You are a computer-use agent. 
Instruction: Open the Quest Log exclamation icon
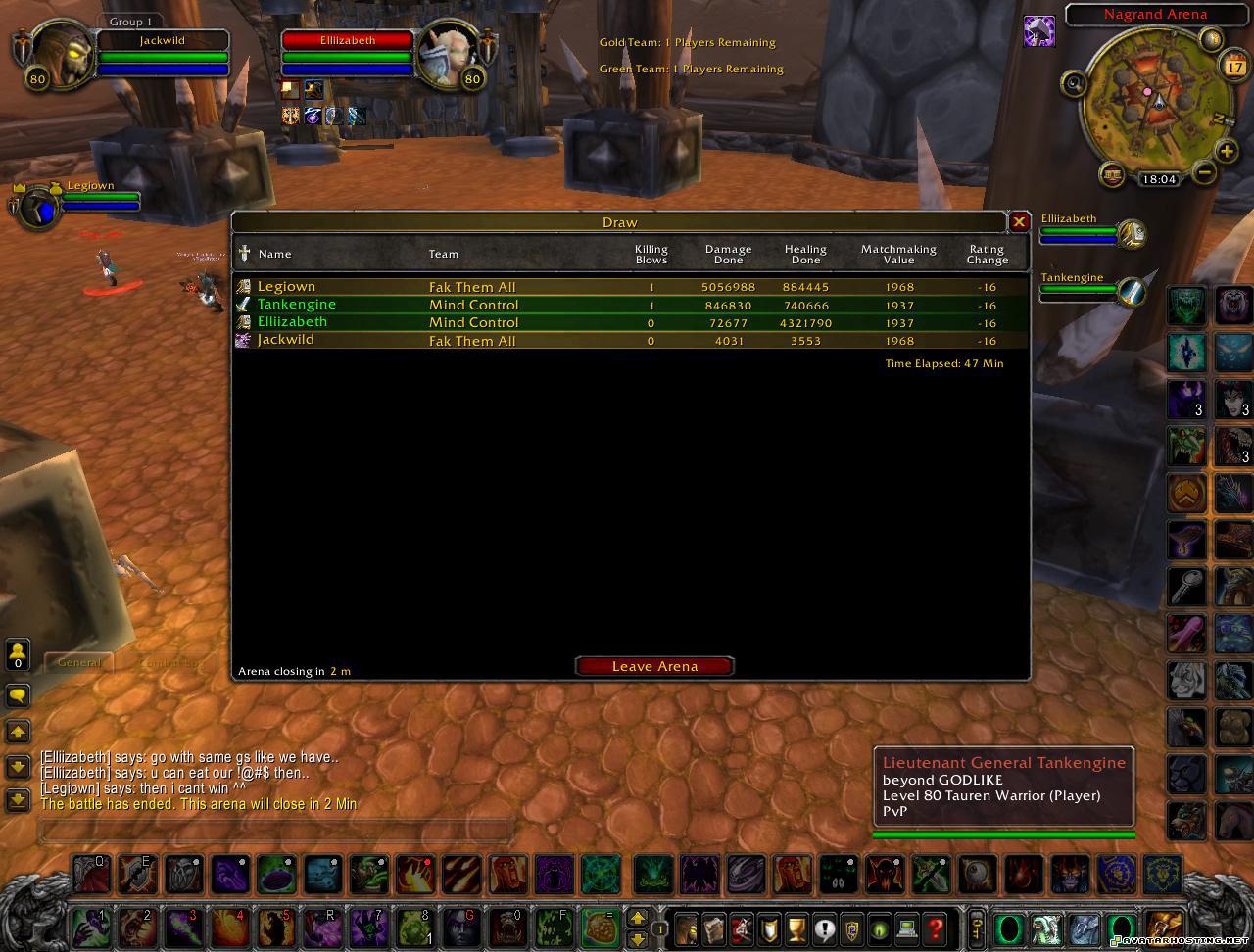click(823, 928)
